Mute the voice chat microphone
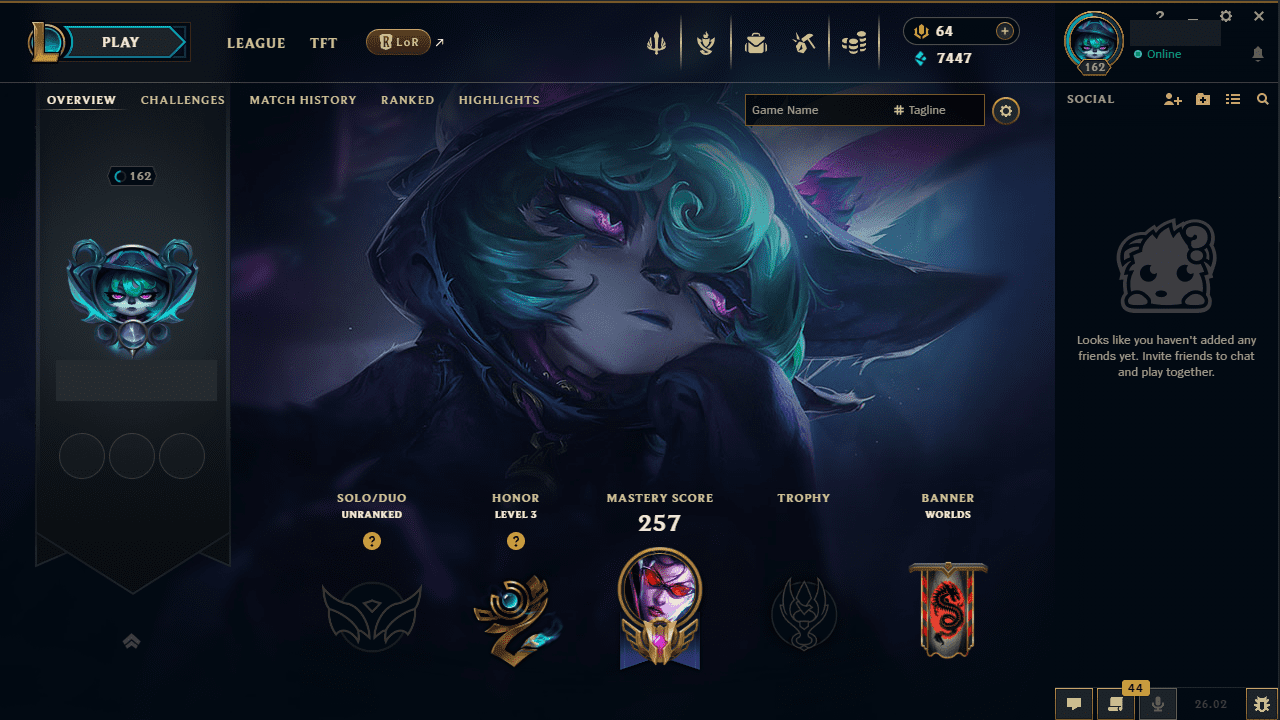This screenshot has height=720, width=1280. 1157,703
